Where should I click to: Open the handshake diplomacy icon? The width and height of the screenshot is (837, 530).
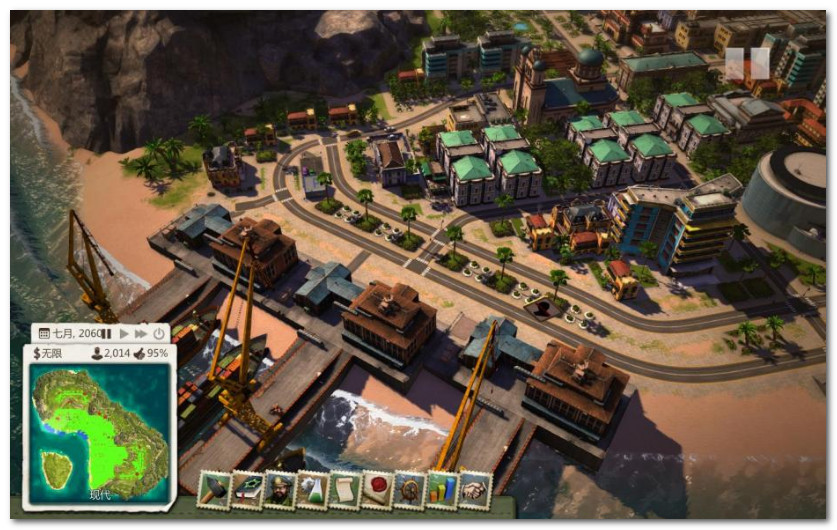coord(475,489)
